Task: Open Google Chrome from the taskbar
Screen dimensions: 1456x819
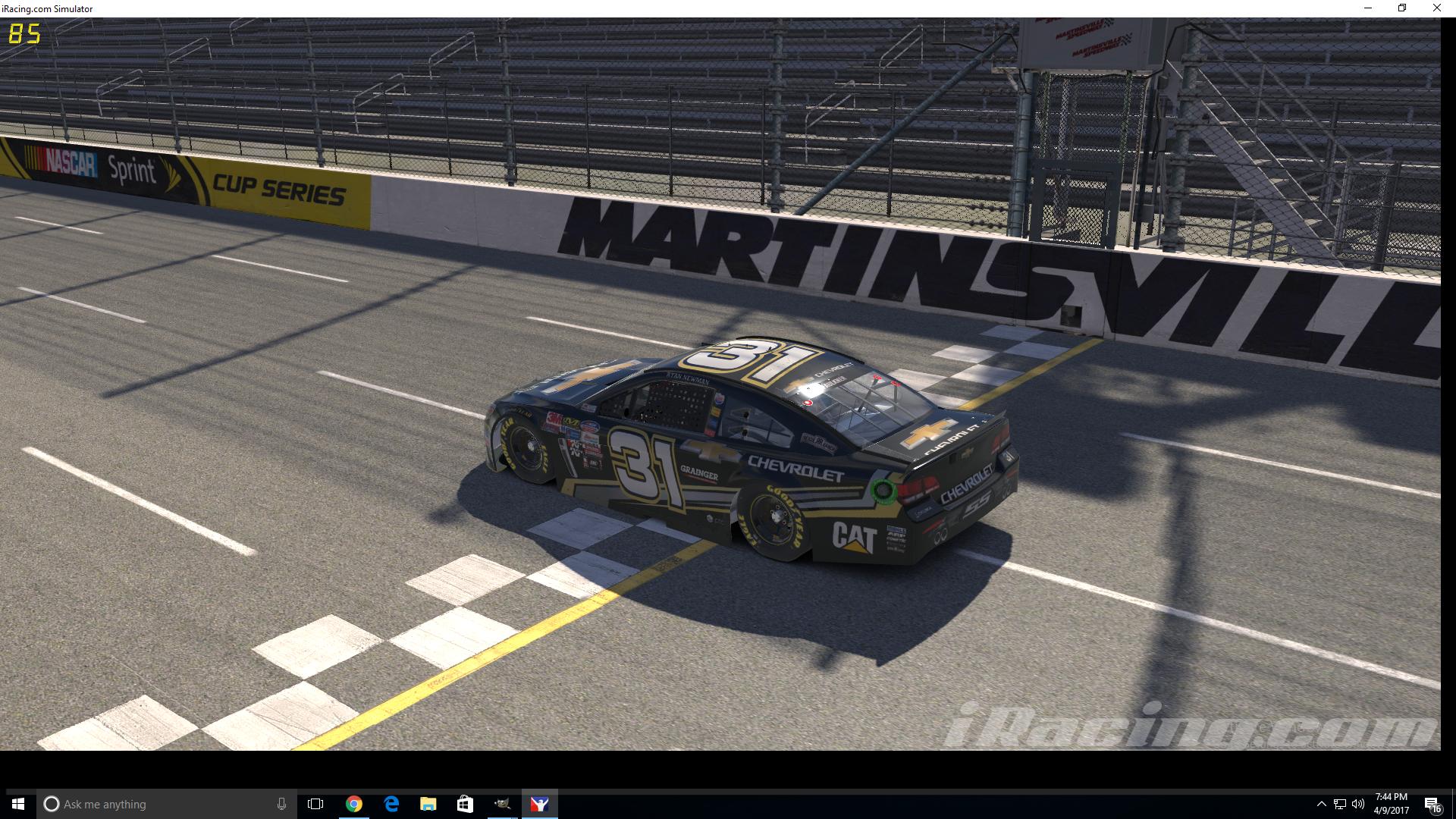Action: (x=353, y=804)
